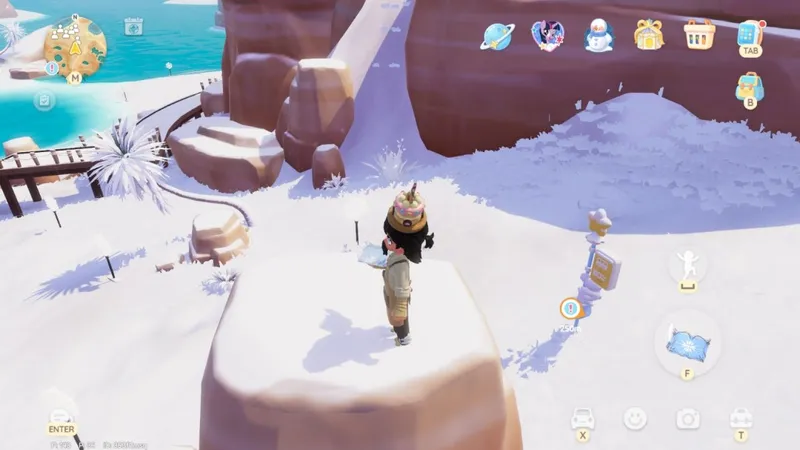Open the smiley emote button
Screen dimensions: 800x450
tap(635, 418)
